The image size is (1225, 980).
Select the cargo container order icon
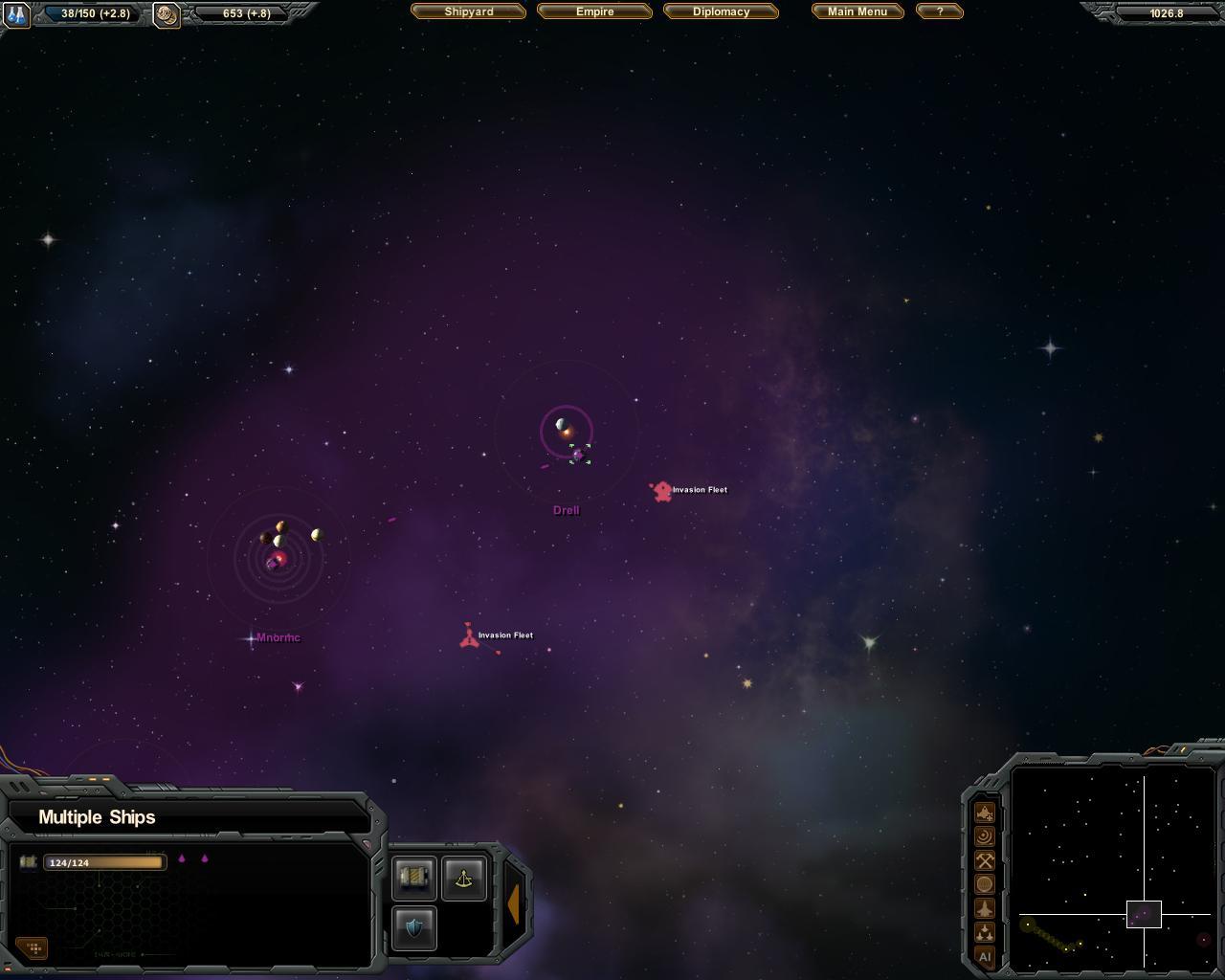[x=414, y=878]
